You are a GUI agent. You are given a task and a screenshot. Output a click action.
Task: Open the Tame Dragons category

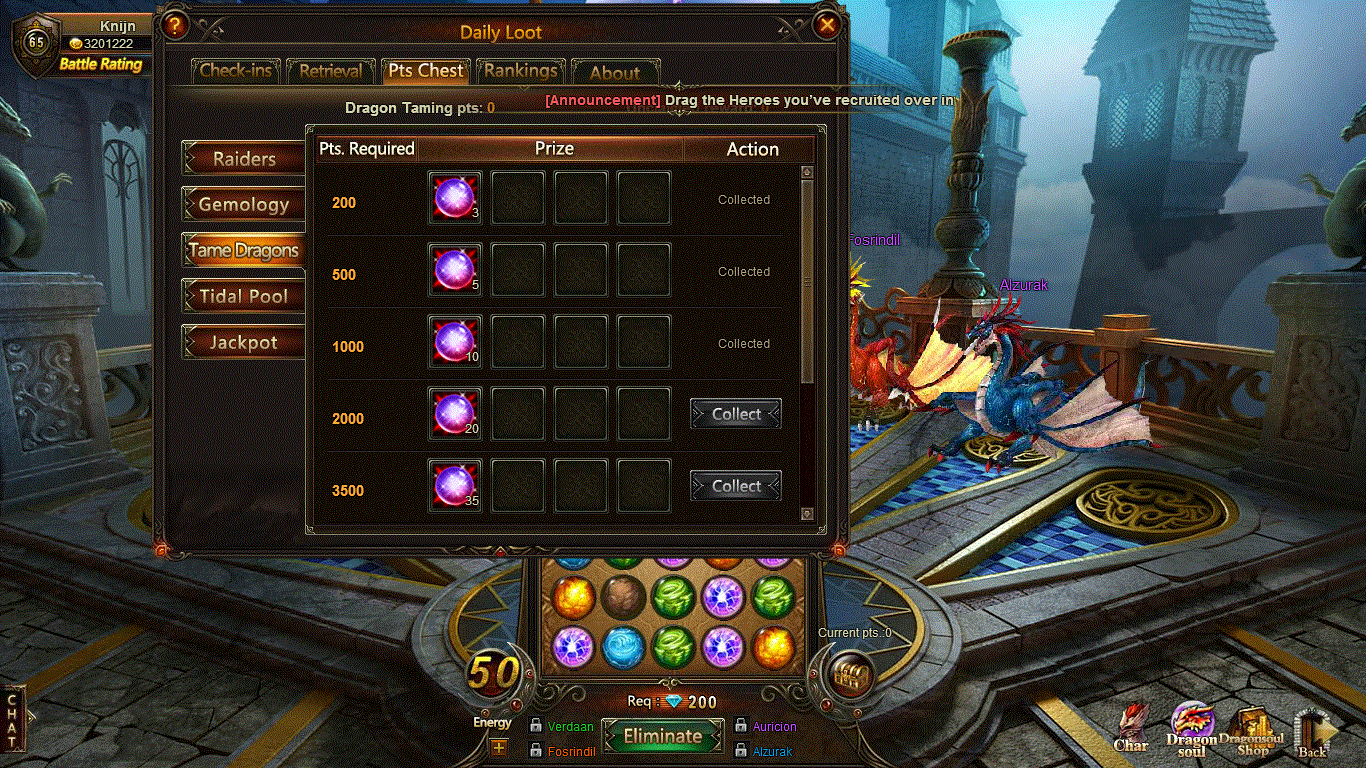point(244,250)
